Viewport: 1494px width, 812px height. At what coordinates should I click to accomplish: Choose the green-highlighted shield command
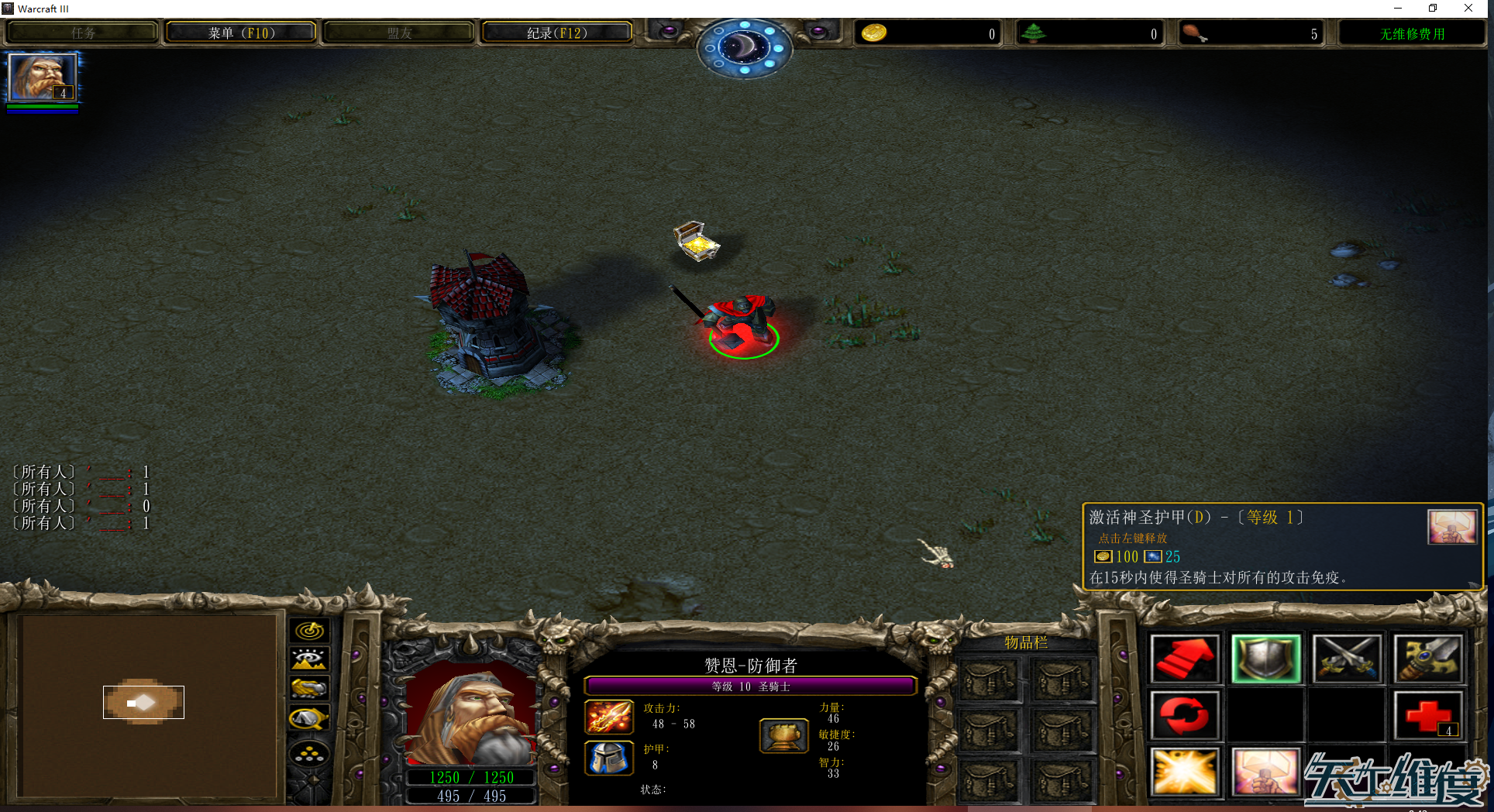click(1265, 659)
